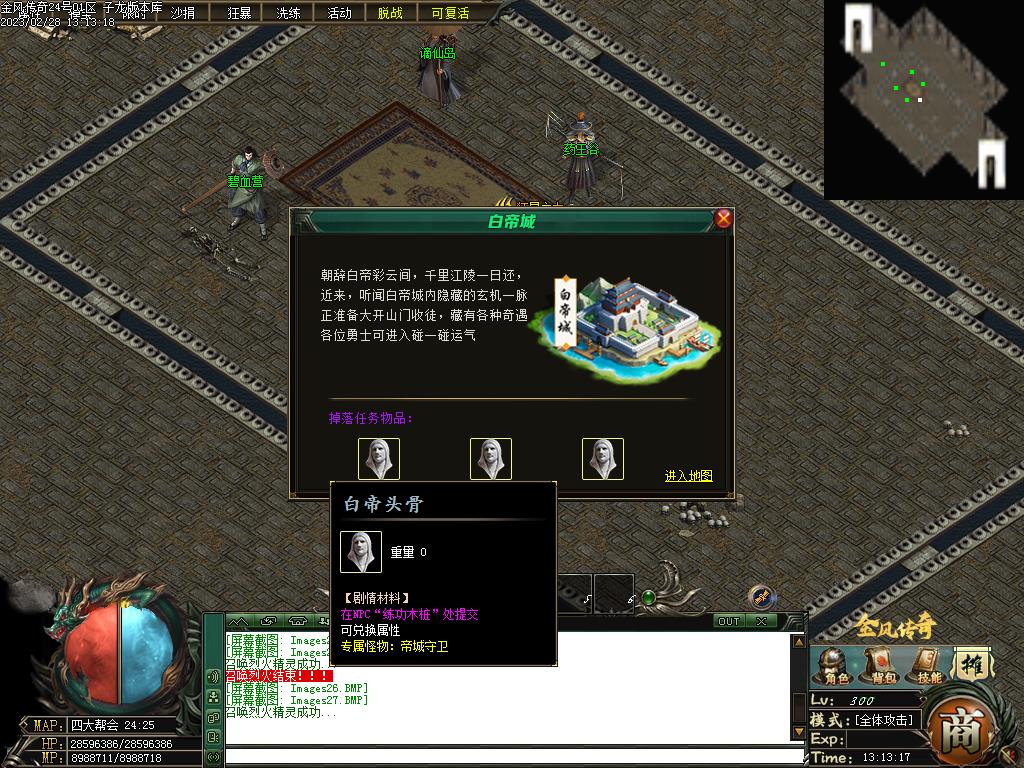Viewport: 1024px width, 768px height.
Task: Click the chat scrollbar down arrow
Action: click(x=798, y=732)
